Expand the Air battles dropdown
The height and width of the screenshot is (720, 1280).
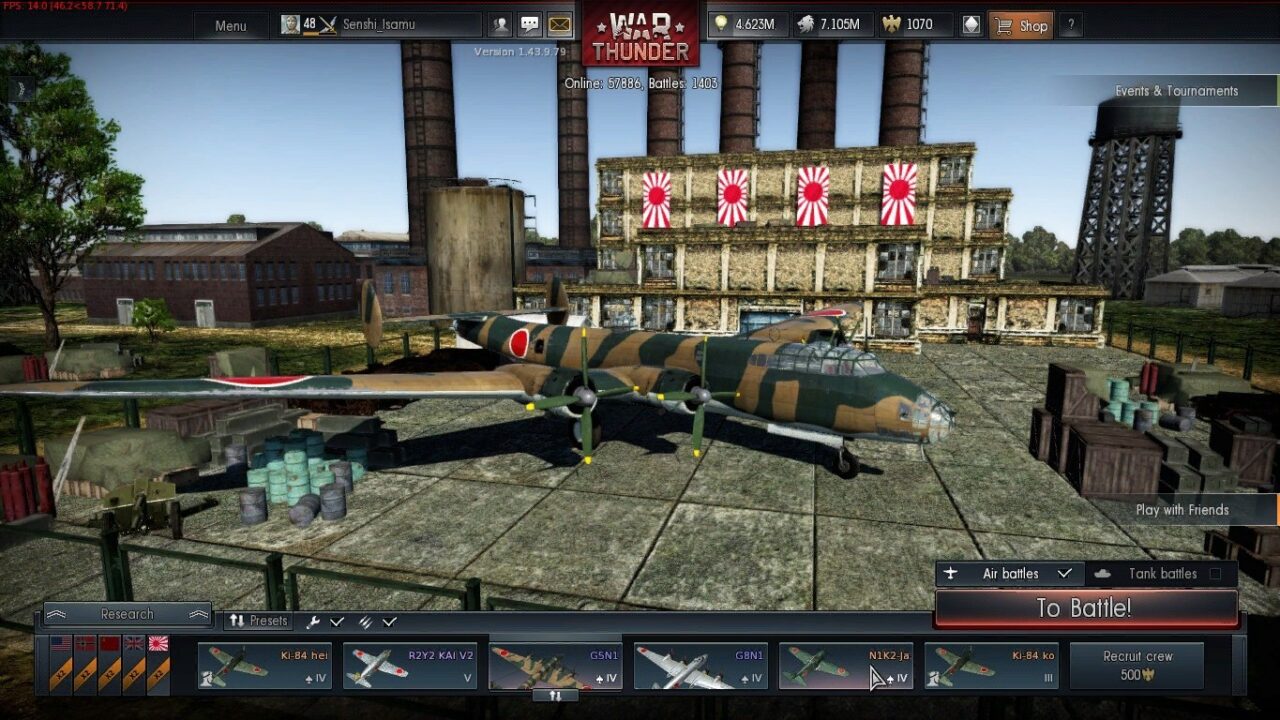(1064, 573)
